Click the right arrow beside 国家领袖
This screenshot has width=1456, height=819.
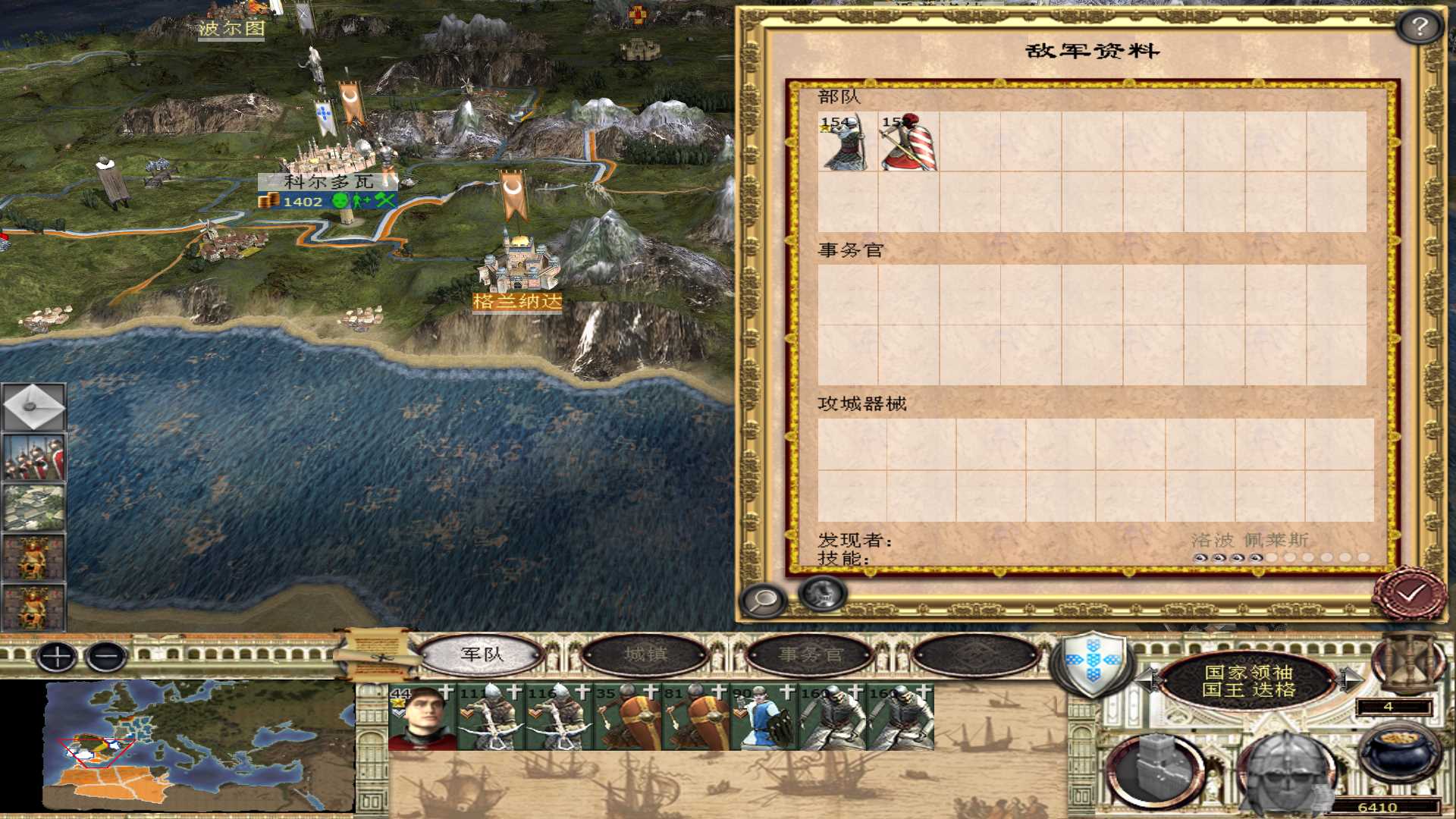click(1350, 679)
